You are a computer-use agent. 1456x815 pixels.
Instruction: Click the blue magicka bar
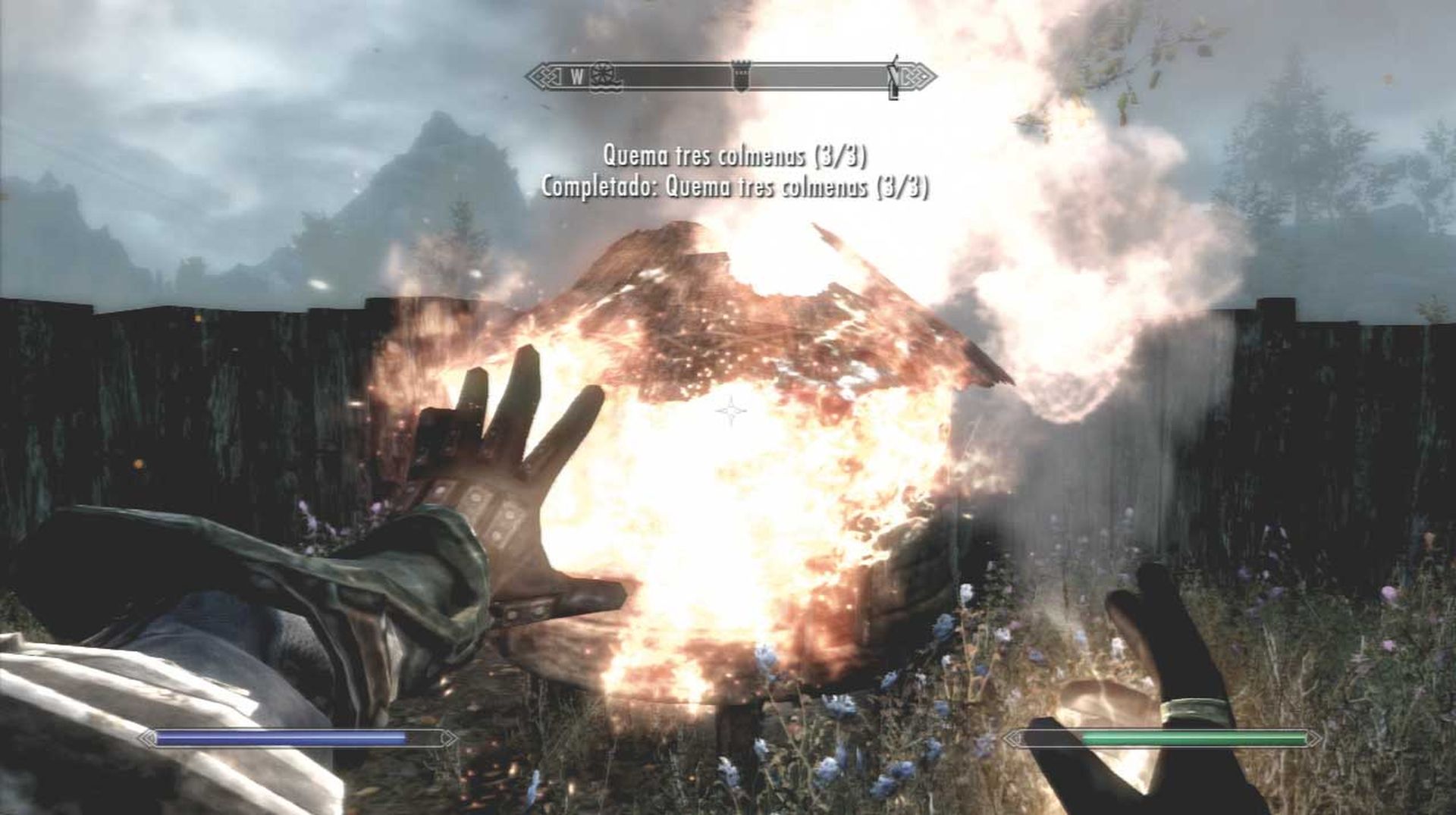click(281, 736)
